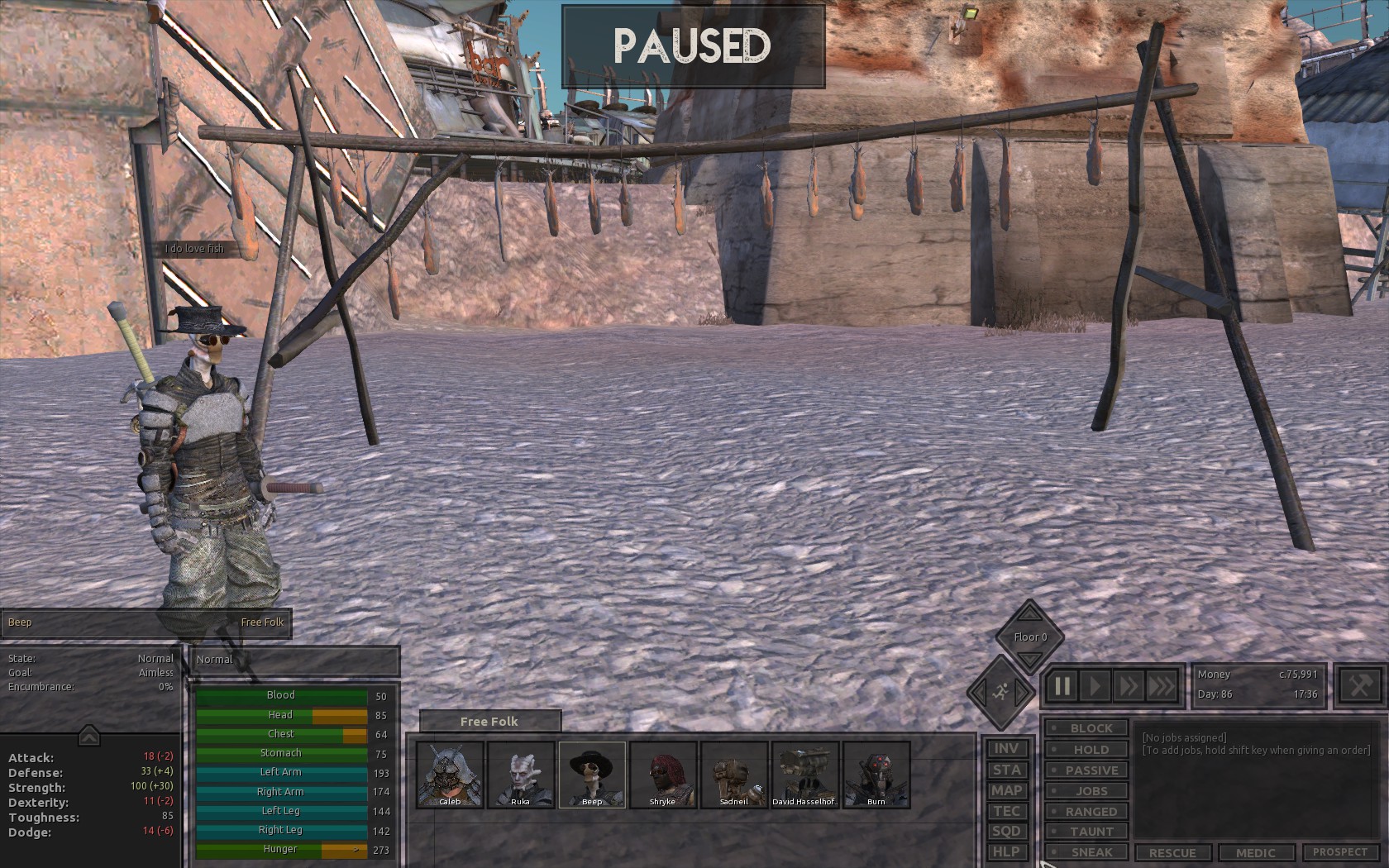Click the Hunger status bar

tap(279, 848)
